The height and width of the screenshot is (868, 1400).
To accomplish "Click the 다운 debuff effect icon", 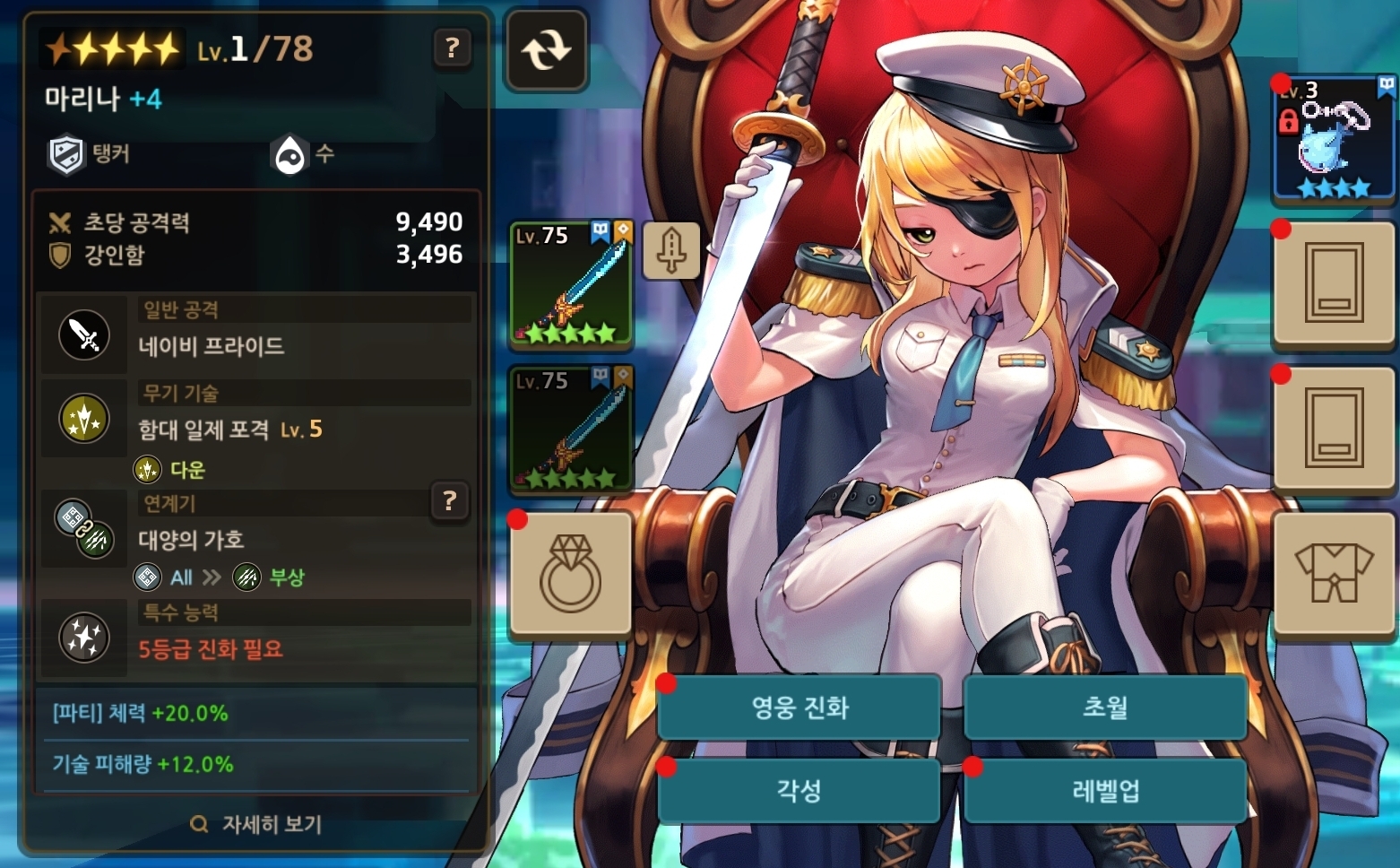I will click(145, 469).
